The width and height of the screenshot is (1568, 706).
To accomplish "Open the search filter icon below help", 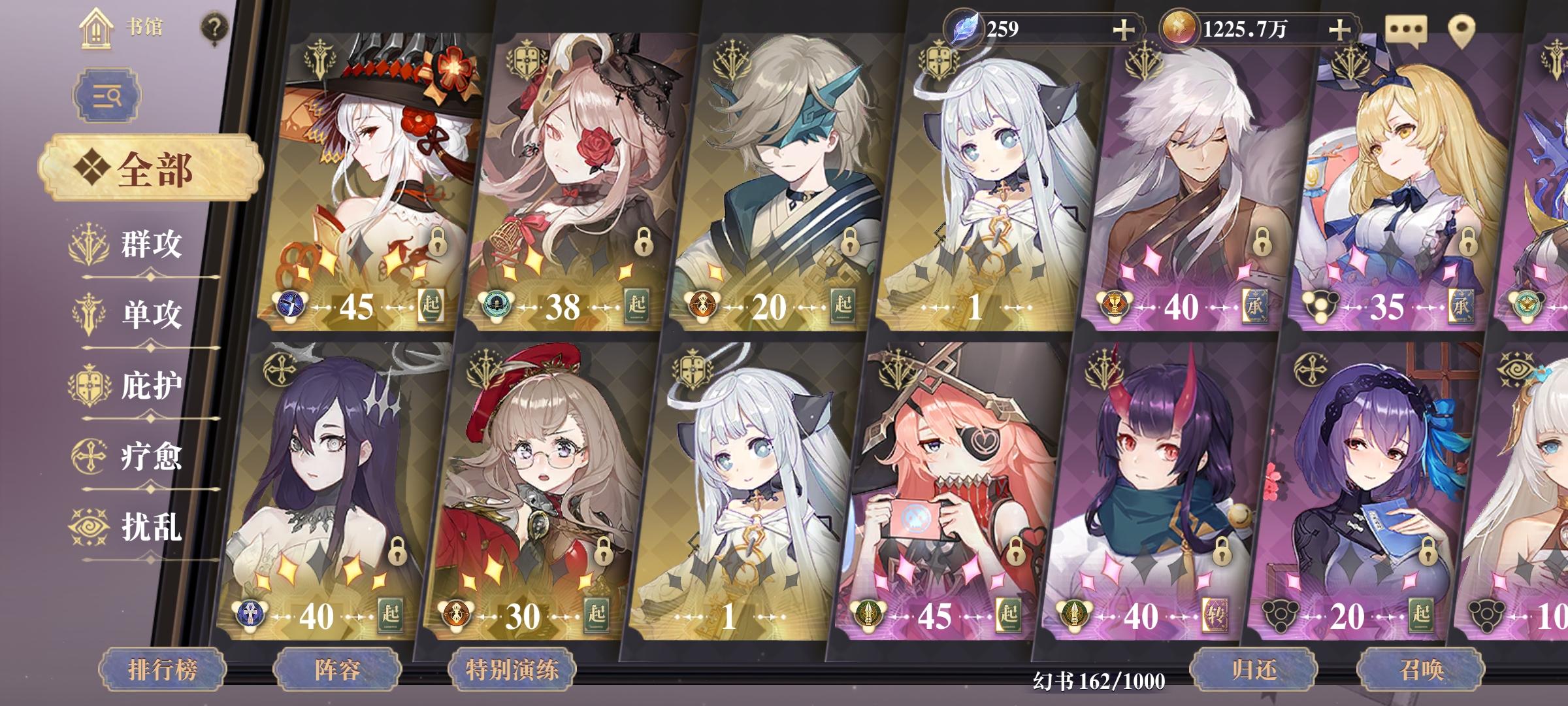I will (106, 95).
